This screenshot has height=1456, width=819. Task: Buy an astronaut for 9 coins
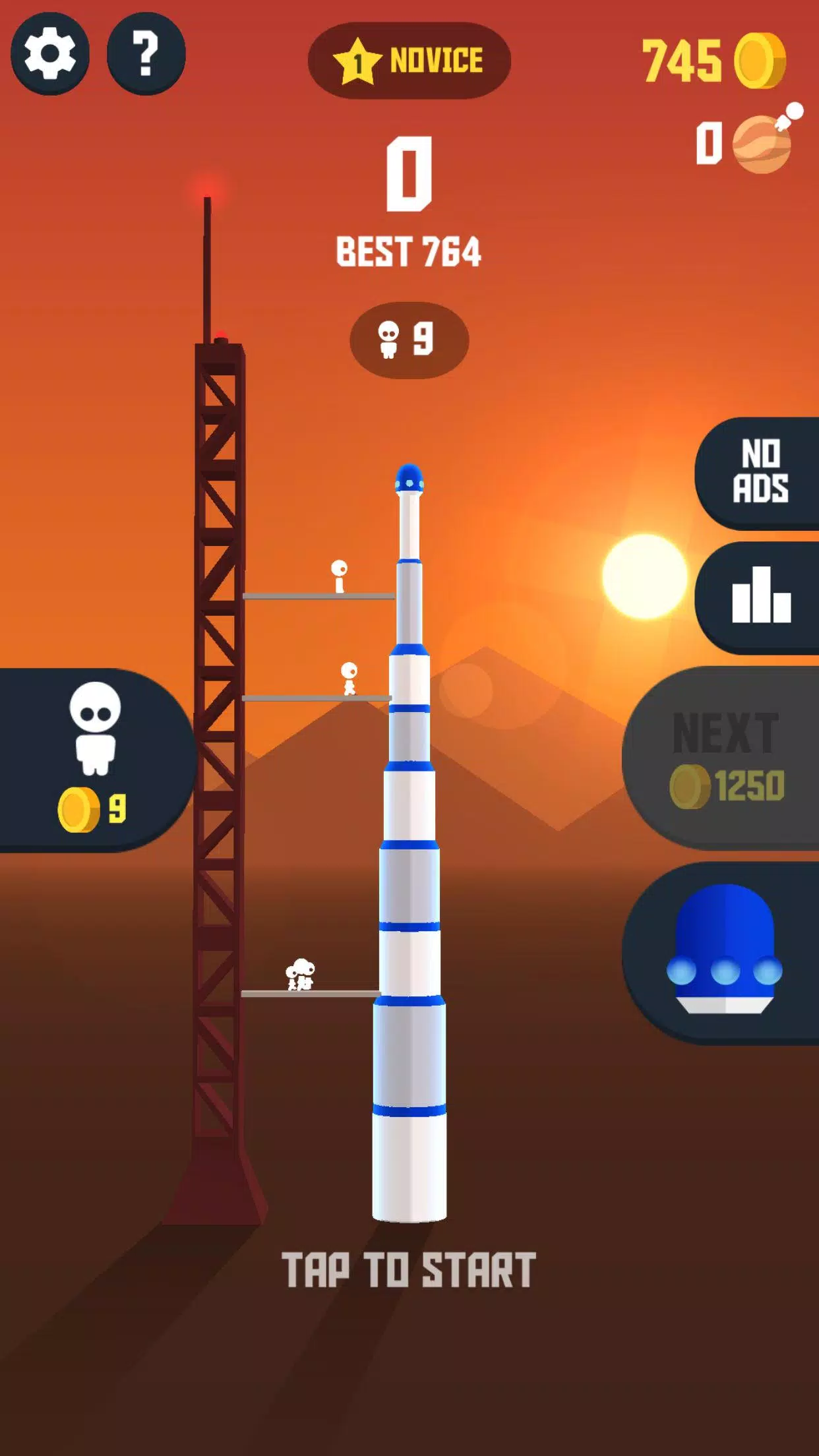(95, 760)
